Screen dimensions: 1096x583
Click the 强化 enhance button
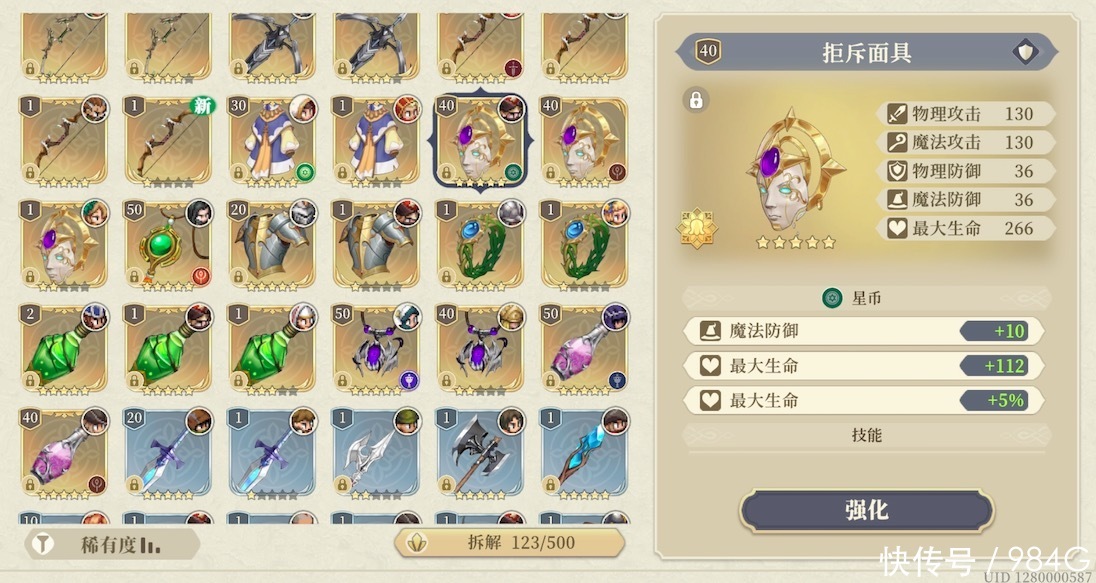(866, 511)
